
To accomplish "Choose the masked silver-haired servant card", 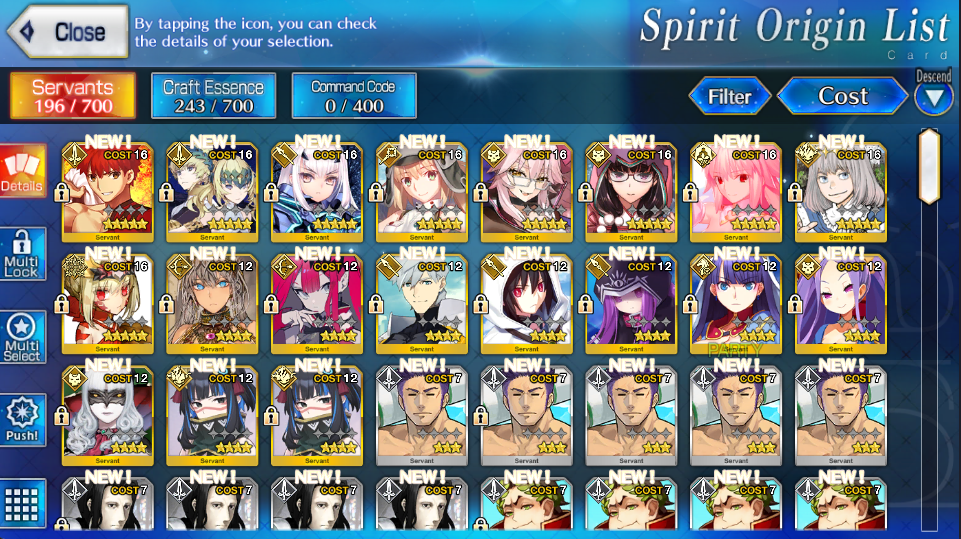I will (x=107, y=414).
